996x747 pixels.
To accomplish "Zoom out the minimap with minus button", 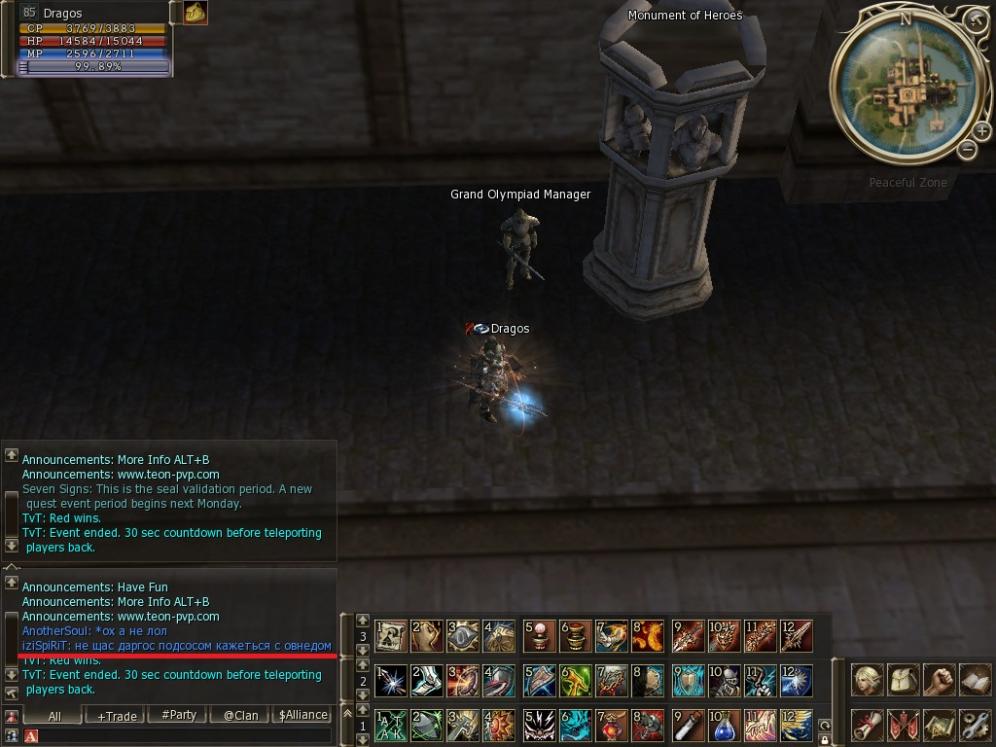I will coord(967,150).
